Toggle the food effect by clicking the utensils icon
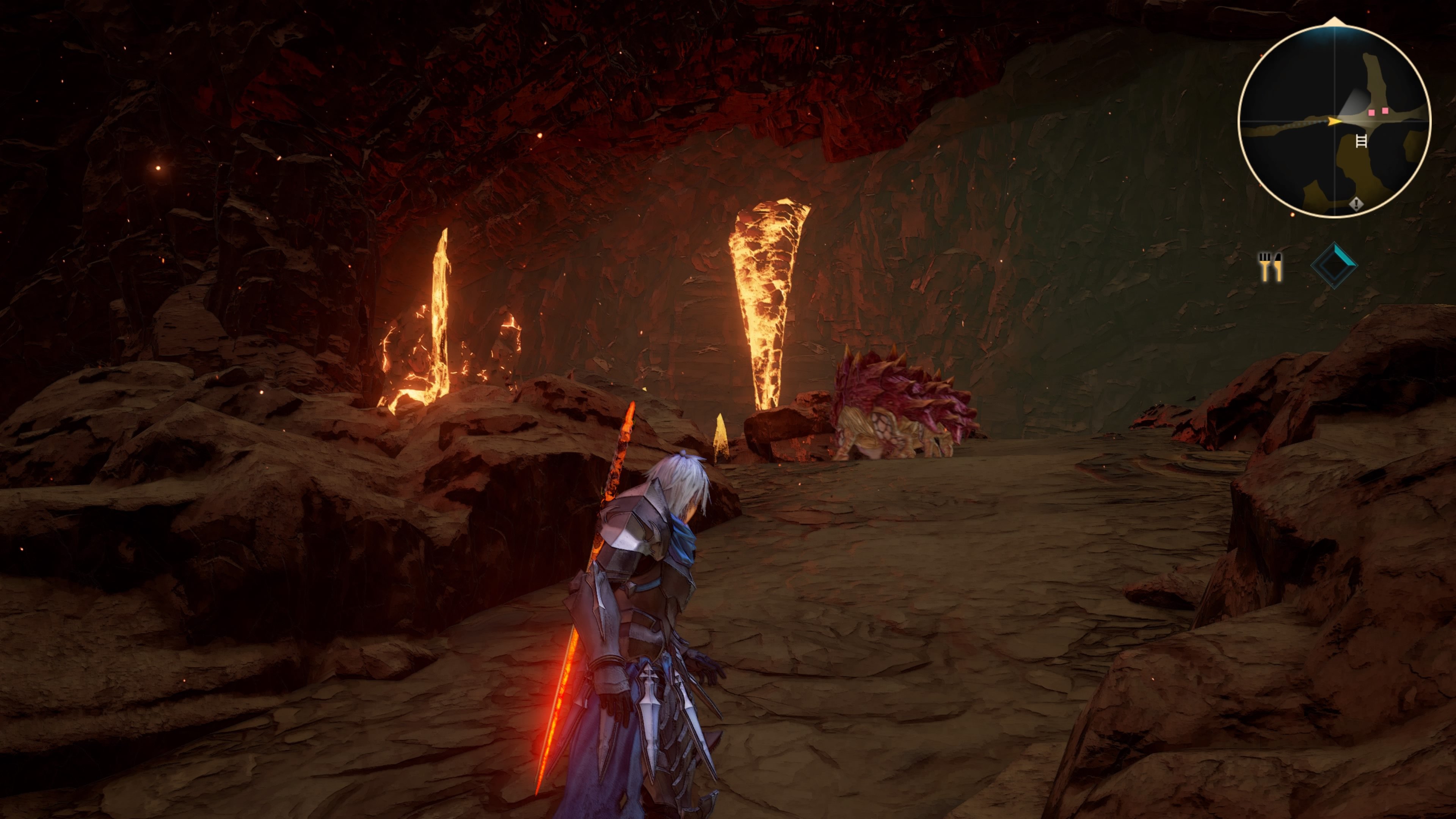This screenshot has height=819, width=1456. click(1271, 267)
